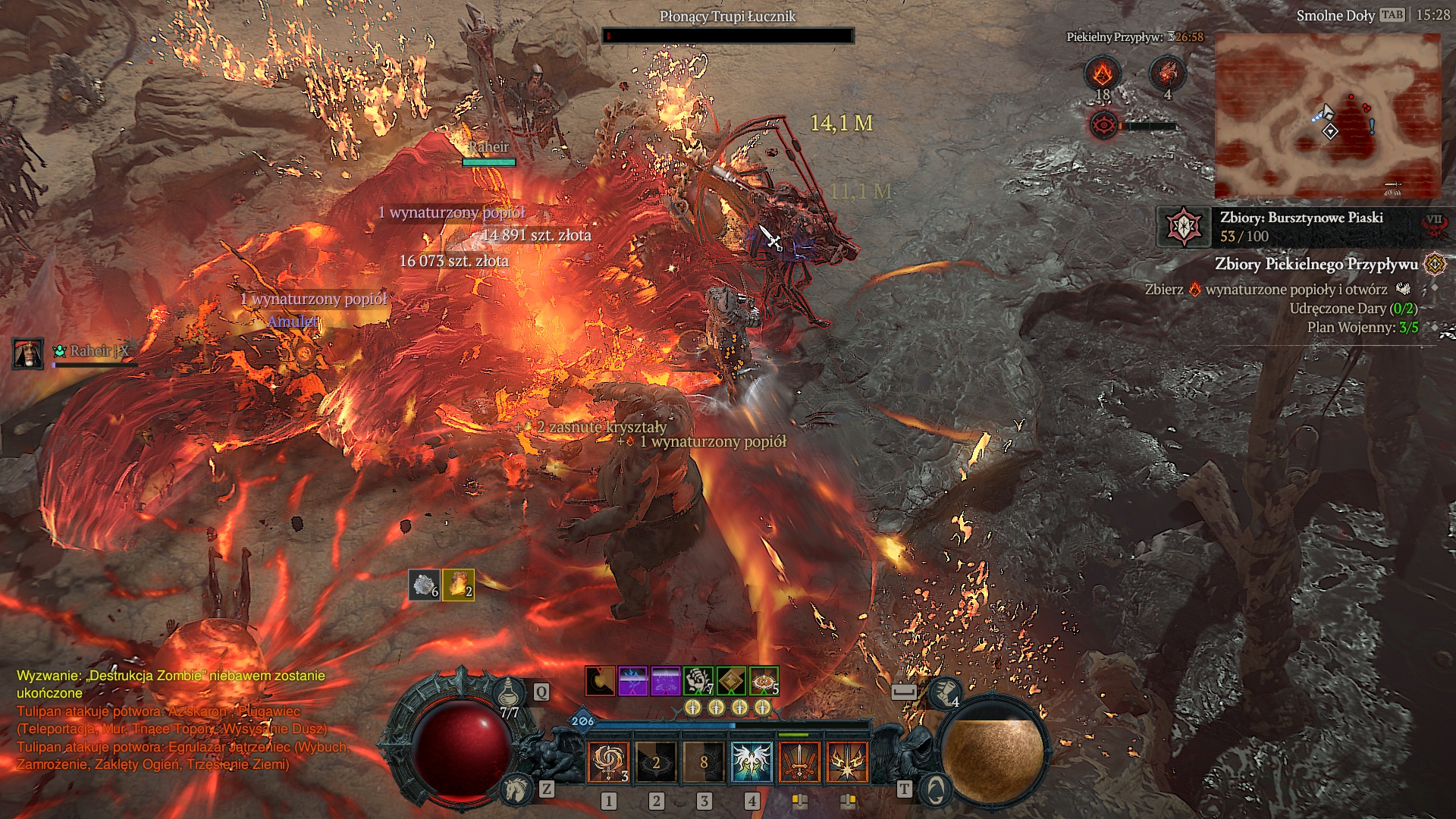Select the skill slot on cooldown showing 2
The width and height of the screenshot is (1456, 819).
656,762
